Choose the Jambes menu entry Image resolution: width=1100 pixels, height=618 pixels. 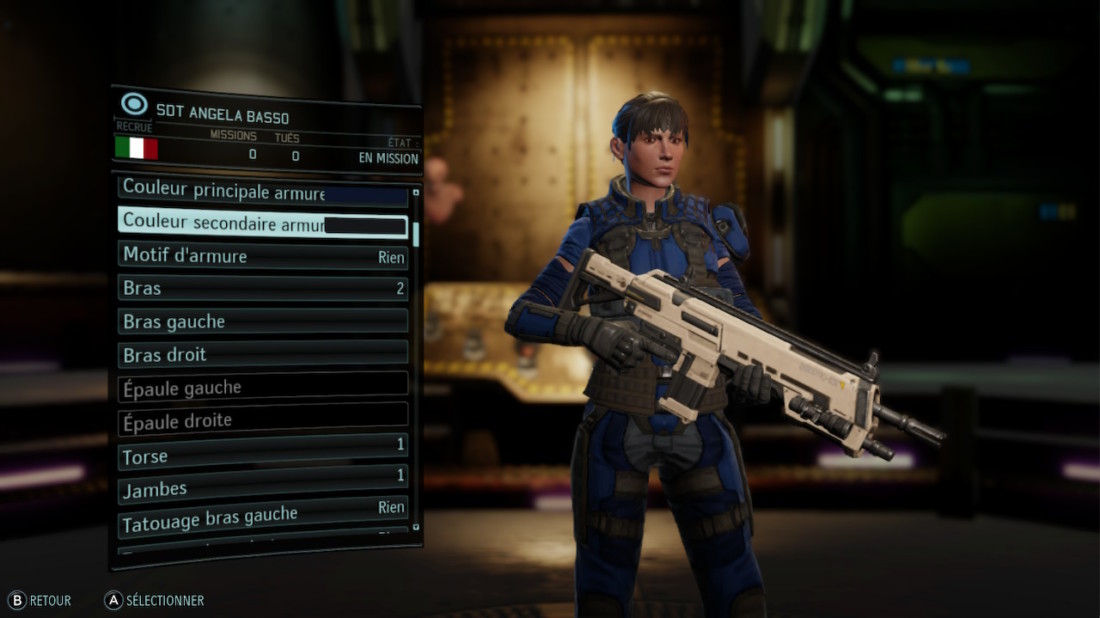(262, 487)
